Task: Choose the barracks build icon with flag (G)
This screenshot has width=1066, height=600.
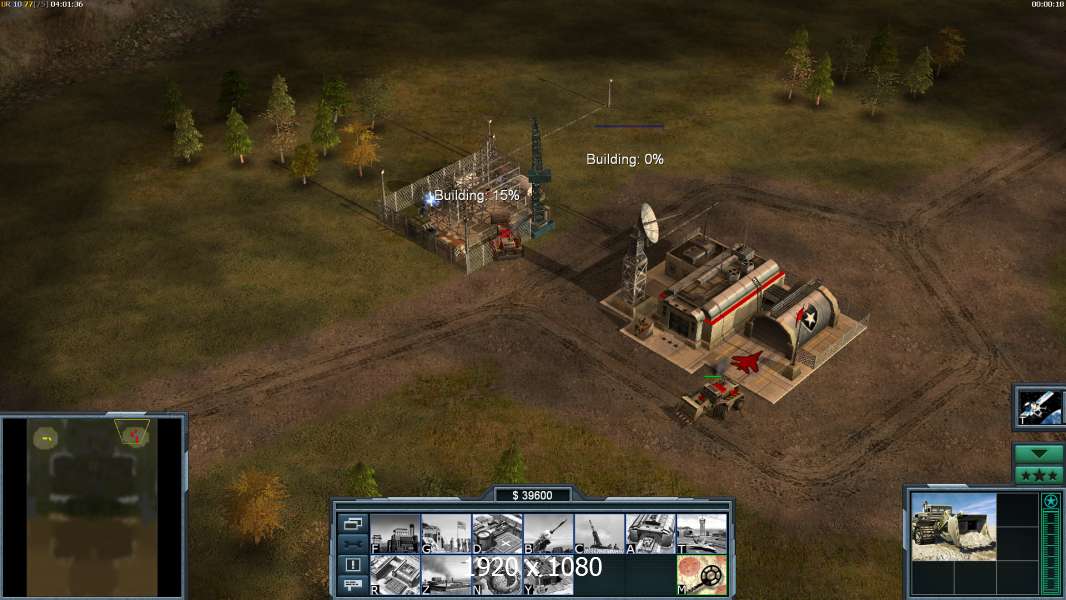Action: pyautogui.click(x=446, y=533)
